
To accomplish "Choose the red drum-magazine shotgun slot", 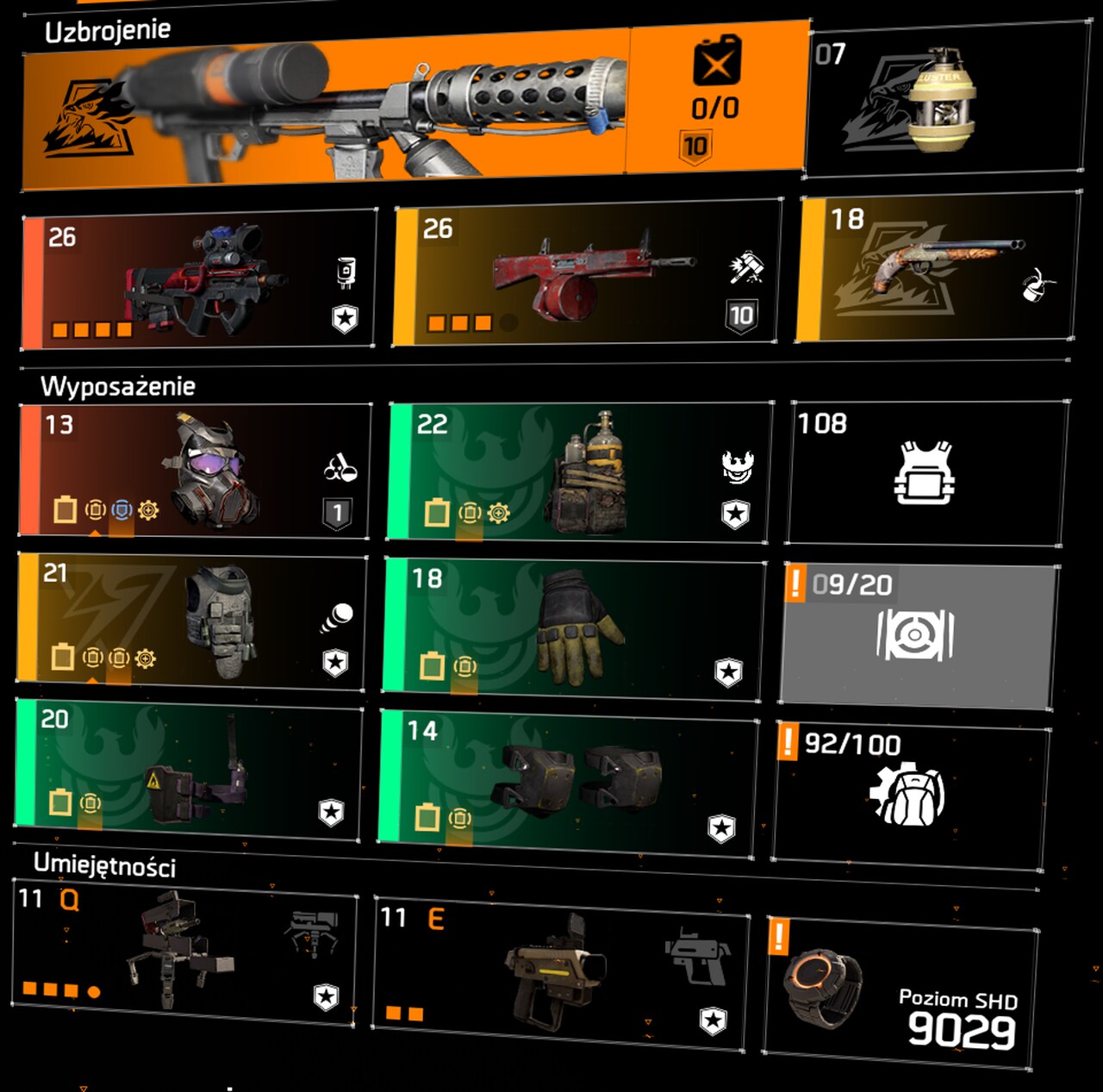I will [x=586, y=274].
